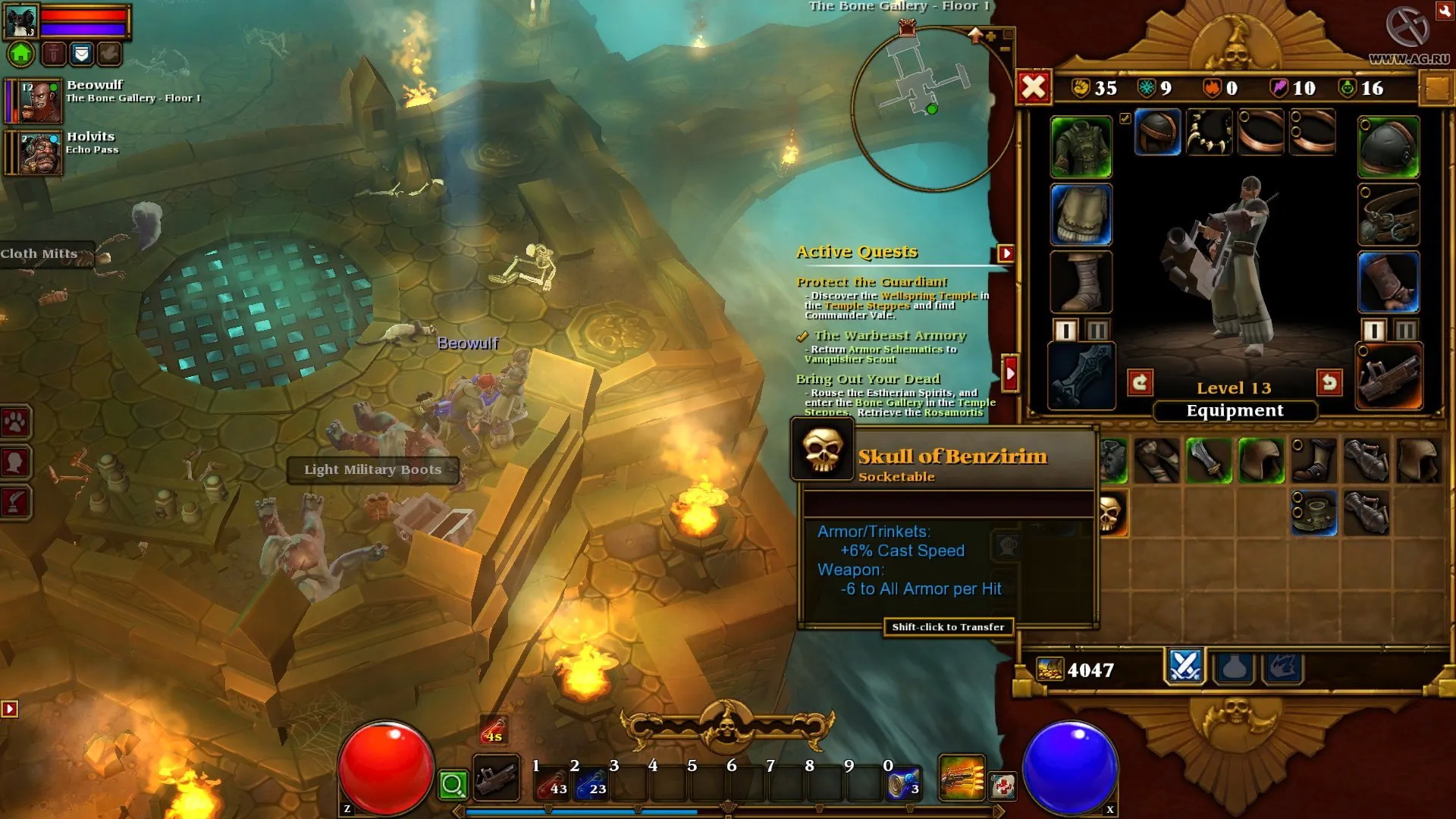Toggle the helmet visibility checkbox
1456x819 pixels.
[1125, 118]
